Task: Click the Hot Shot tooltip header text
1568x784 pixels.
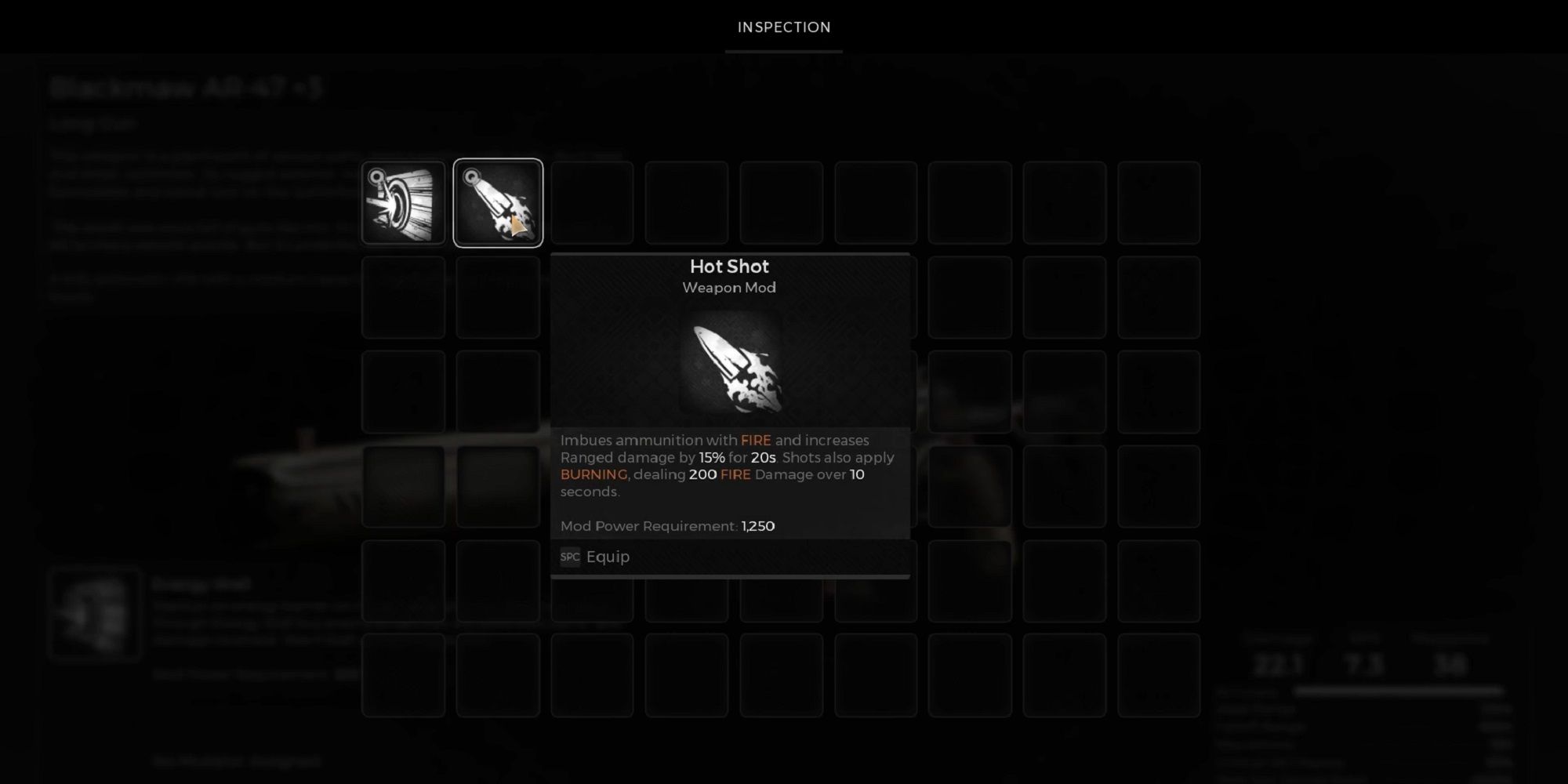Action: (729, 267)
